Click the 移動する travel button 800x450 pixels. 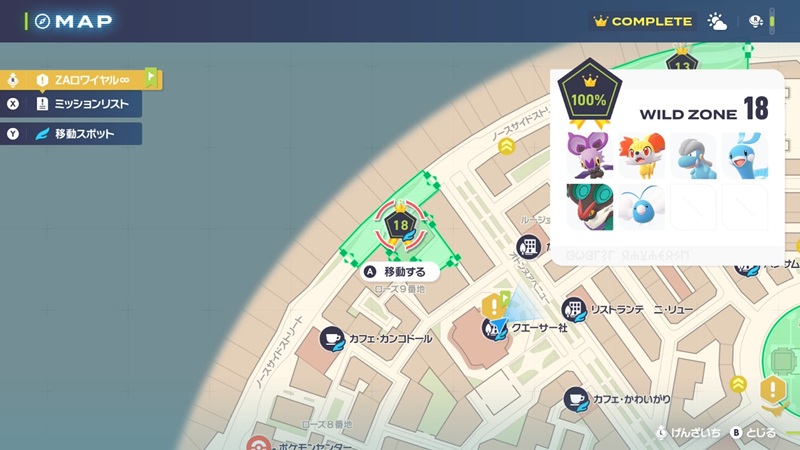[398, 271]
